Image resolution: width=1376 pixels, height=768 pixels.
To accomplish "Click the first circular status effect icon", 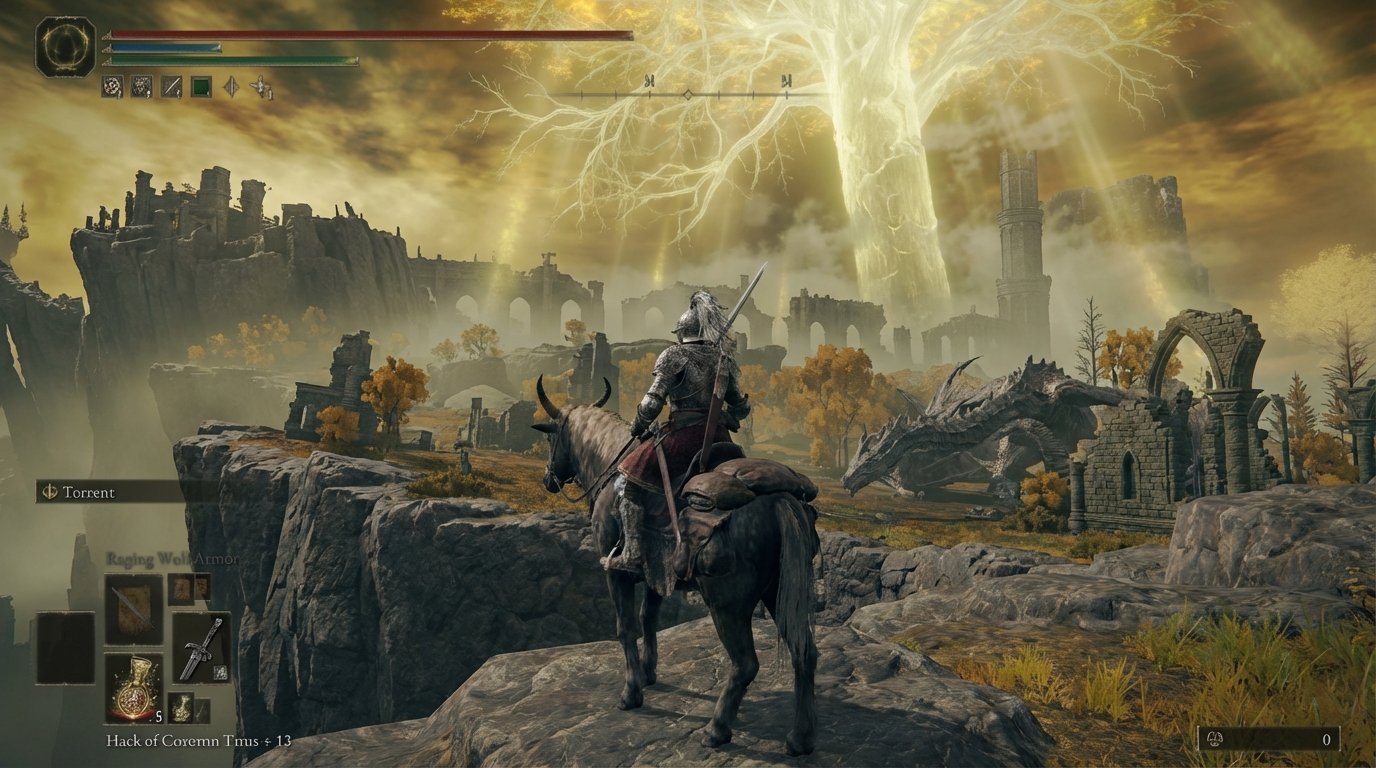I will 113,88.
